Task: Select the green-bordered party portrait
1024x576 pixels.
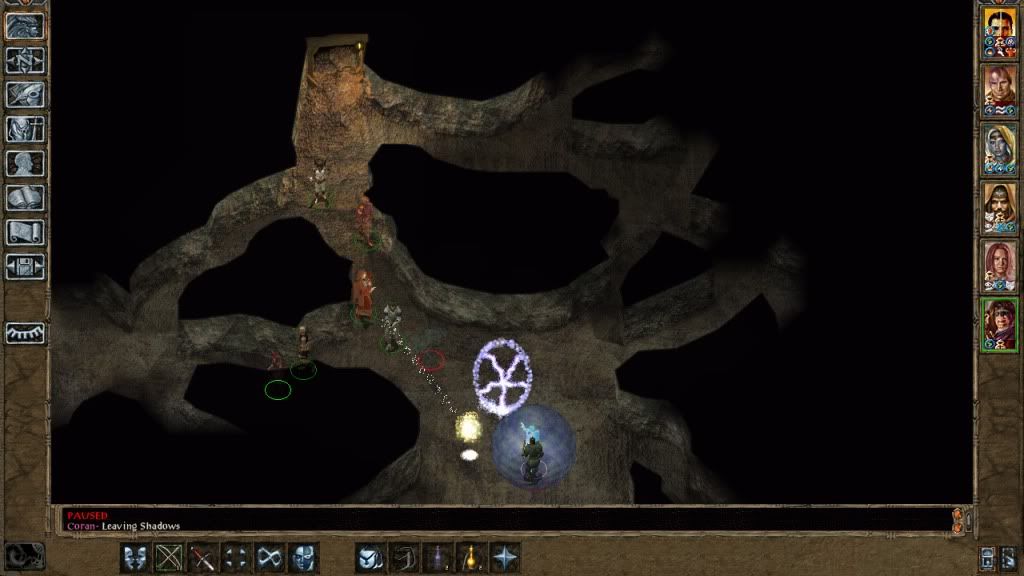Action: point(999,324)
